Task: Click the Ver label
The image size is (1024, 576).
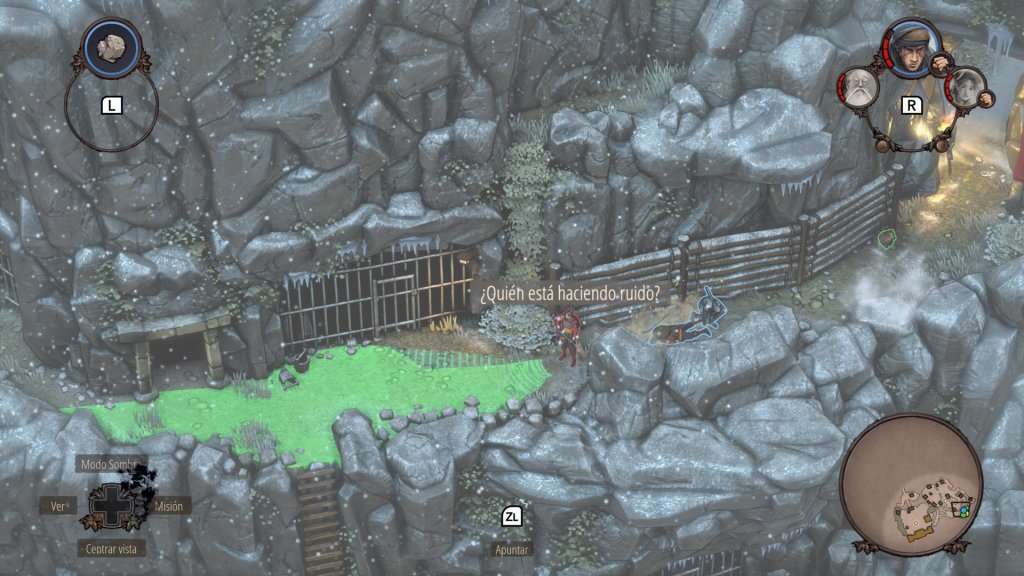Action: 58,506
